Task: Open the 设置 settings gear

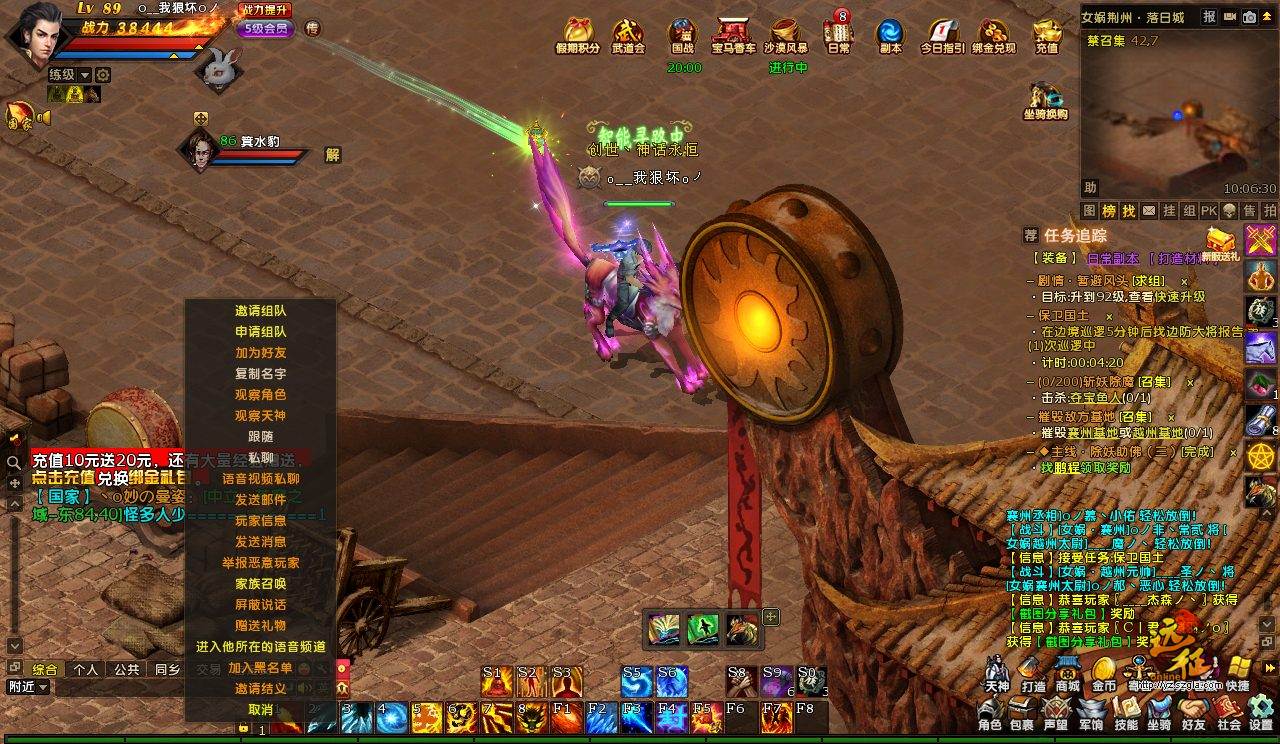Action: tap(1260, 714)
